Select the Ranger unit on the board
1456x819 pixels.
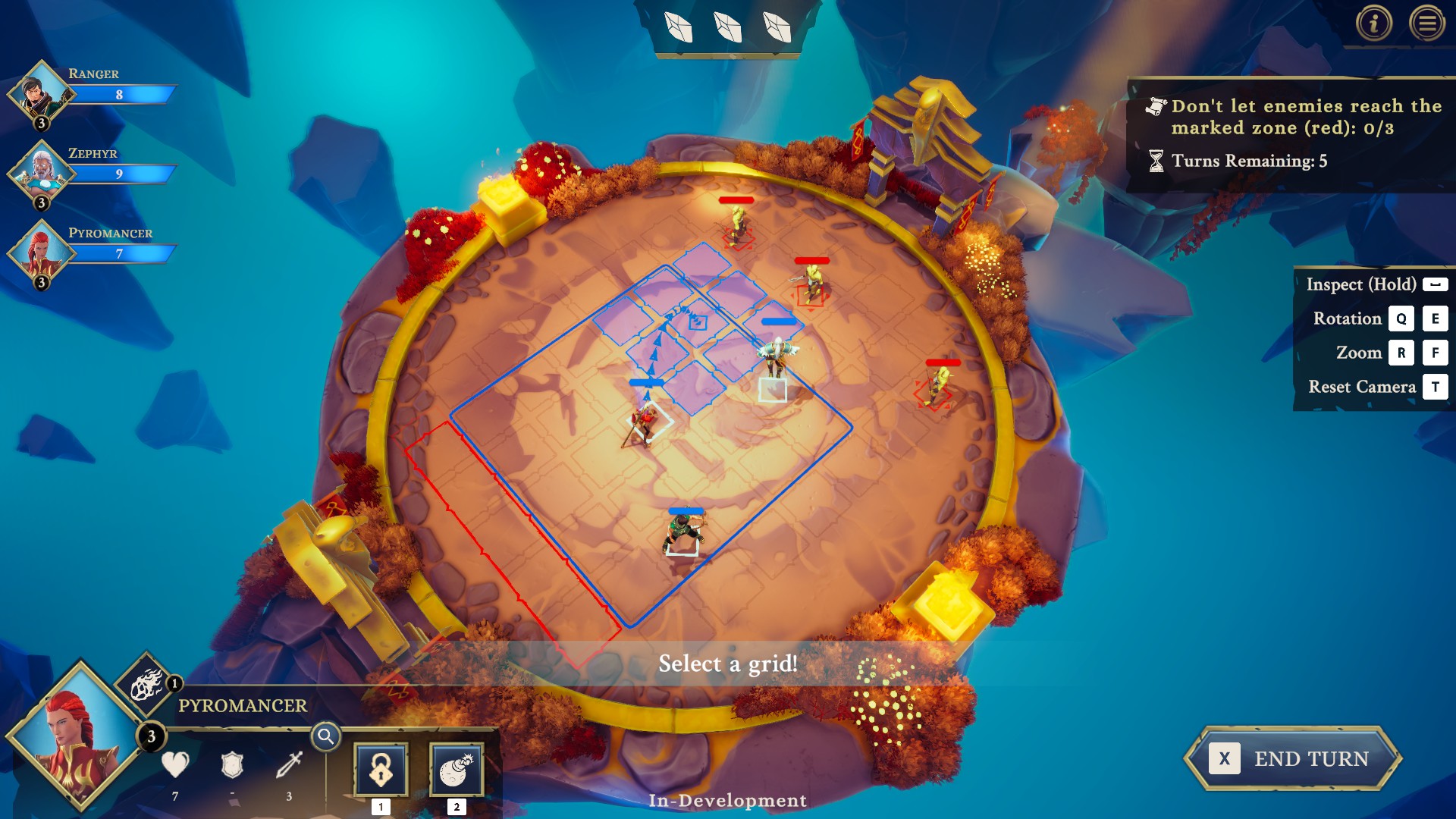tap(683, 532)
